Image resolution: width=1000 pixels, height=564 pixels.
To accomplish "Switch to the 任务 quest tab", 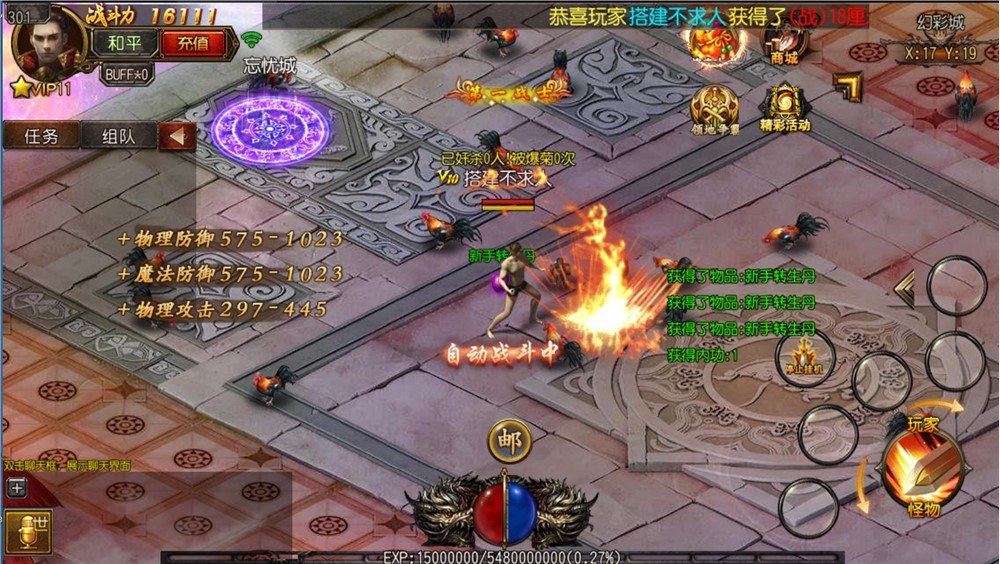I will point(41,136).
